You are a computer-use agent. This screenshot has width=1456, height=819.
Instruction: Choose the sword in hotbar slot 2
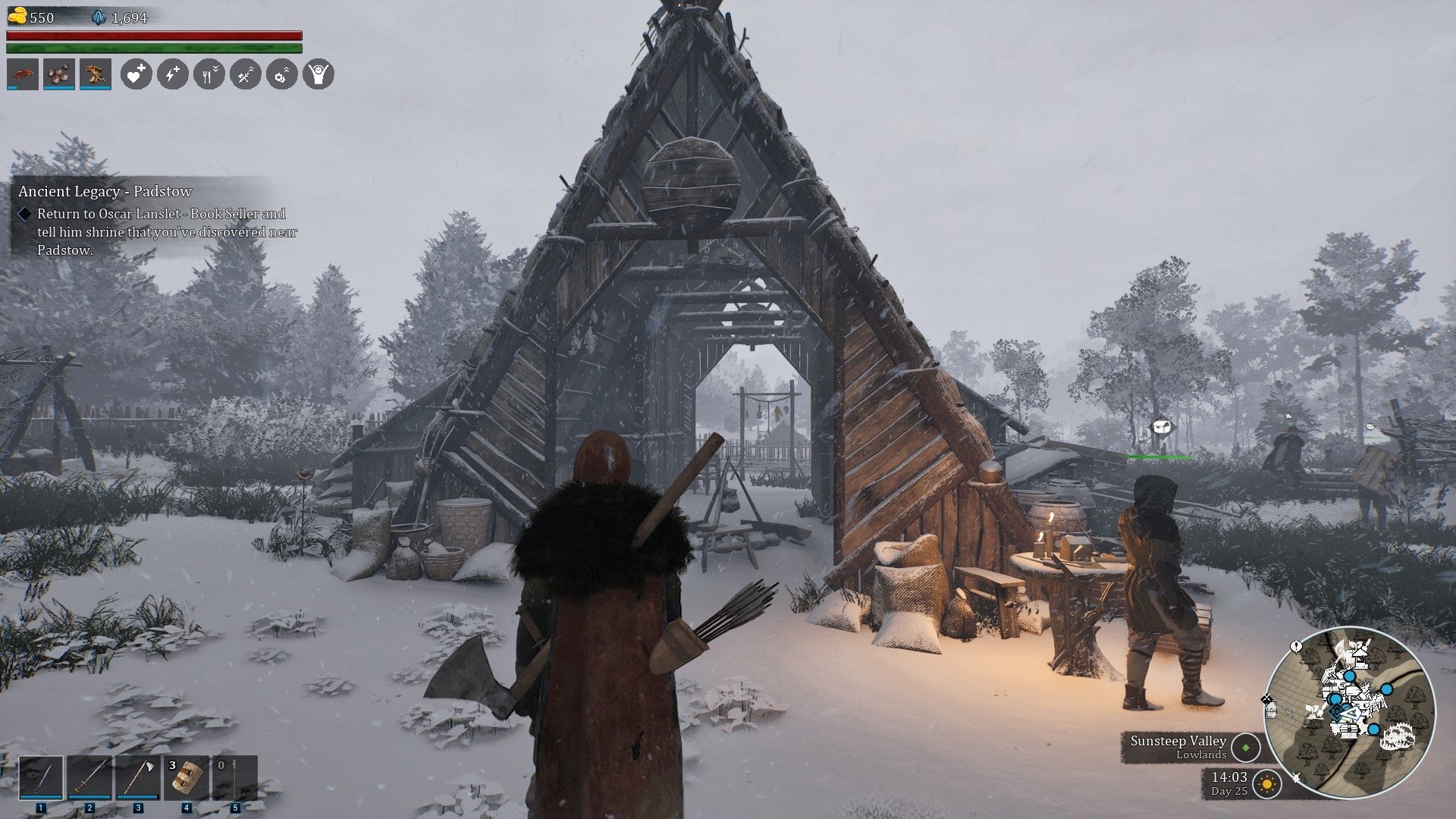89,777
